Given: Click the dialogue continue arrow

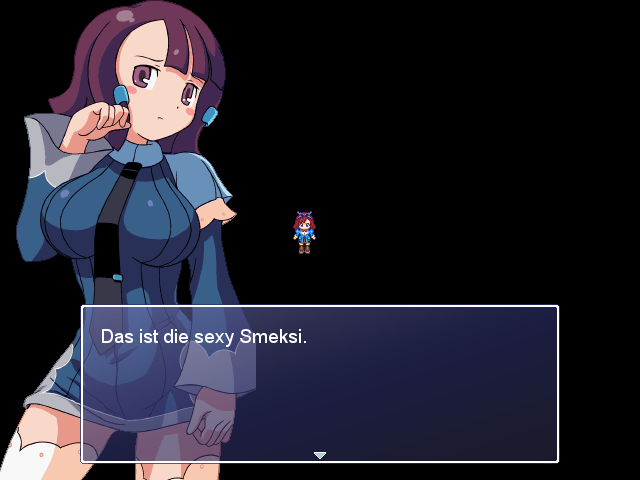Looking at the screenshot, I should 320,455.
